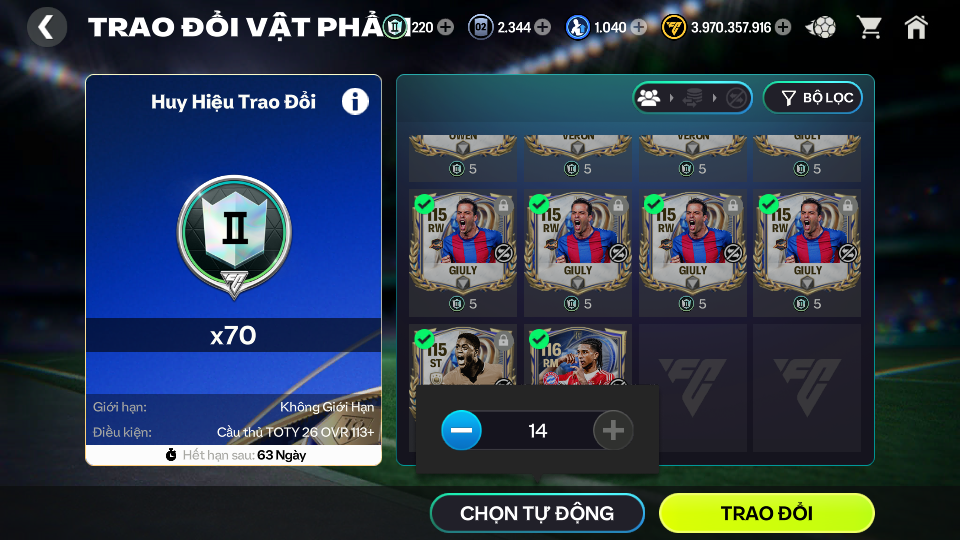Increase the quantity with the plus button
This screenshot has height=540, width=960.
(x=613, y=431)
